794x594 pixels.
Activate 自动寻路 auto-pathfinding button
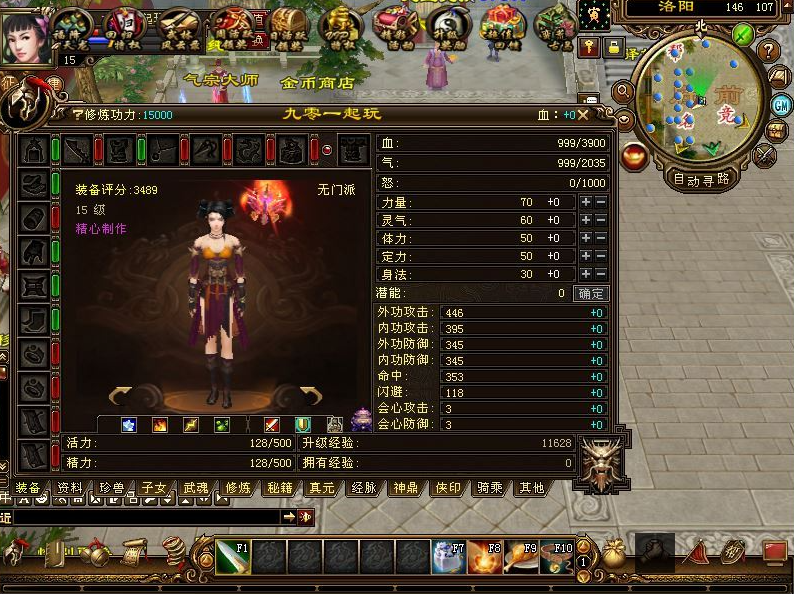[701, 180]
